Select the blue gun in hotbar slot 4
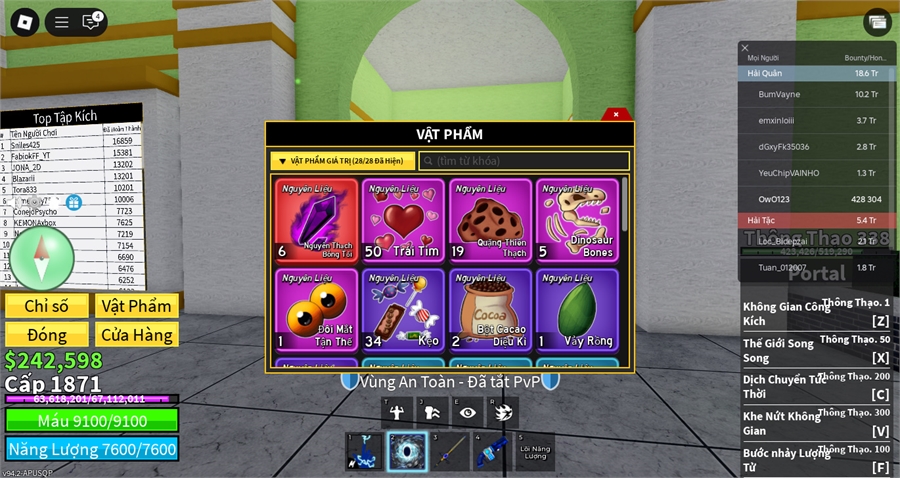Viewport: 900px width, 478px height. coord(492,451)
